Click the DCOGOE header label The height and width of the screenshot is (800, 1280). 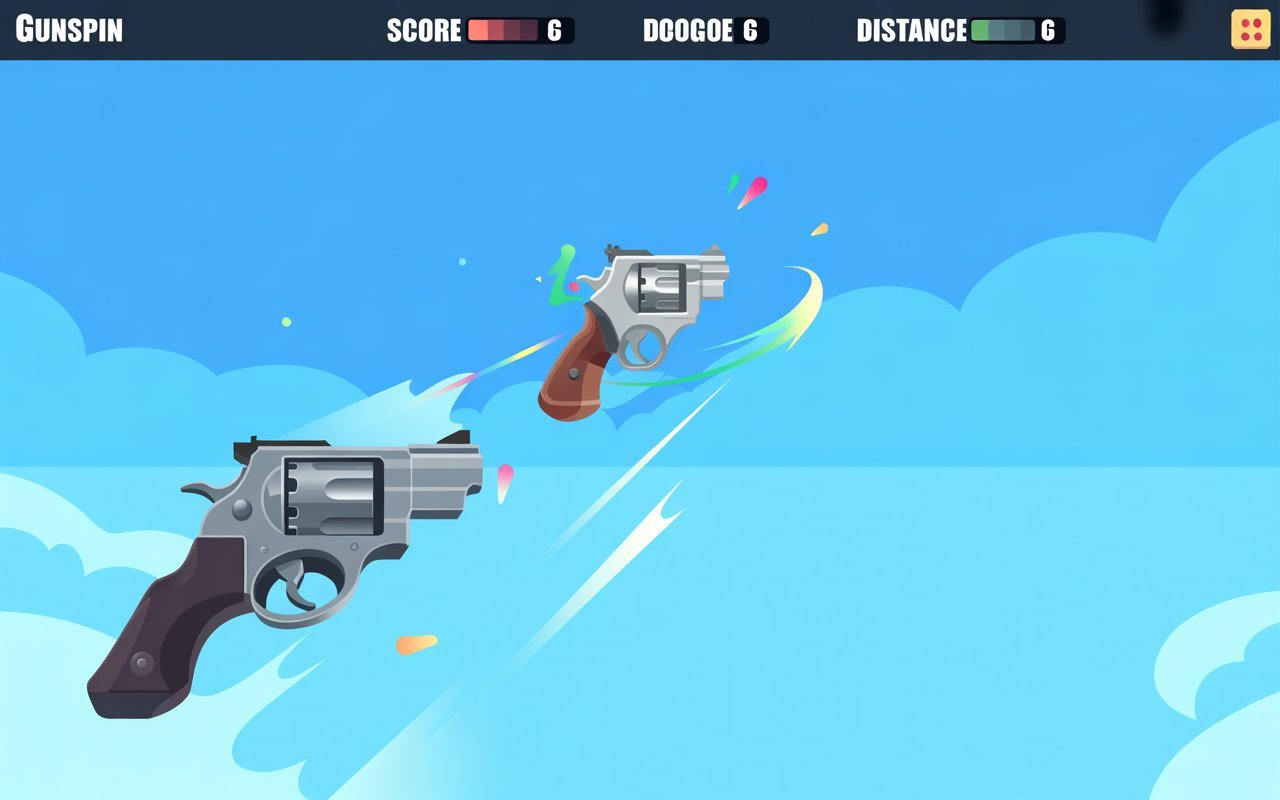click(x=690, y=31)
